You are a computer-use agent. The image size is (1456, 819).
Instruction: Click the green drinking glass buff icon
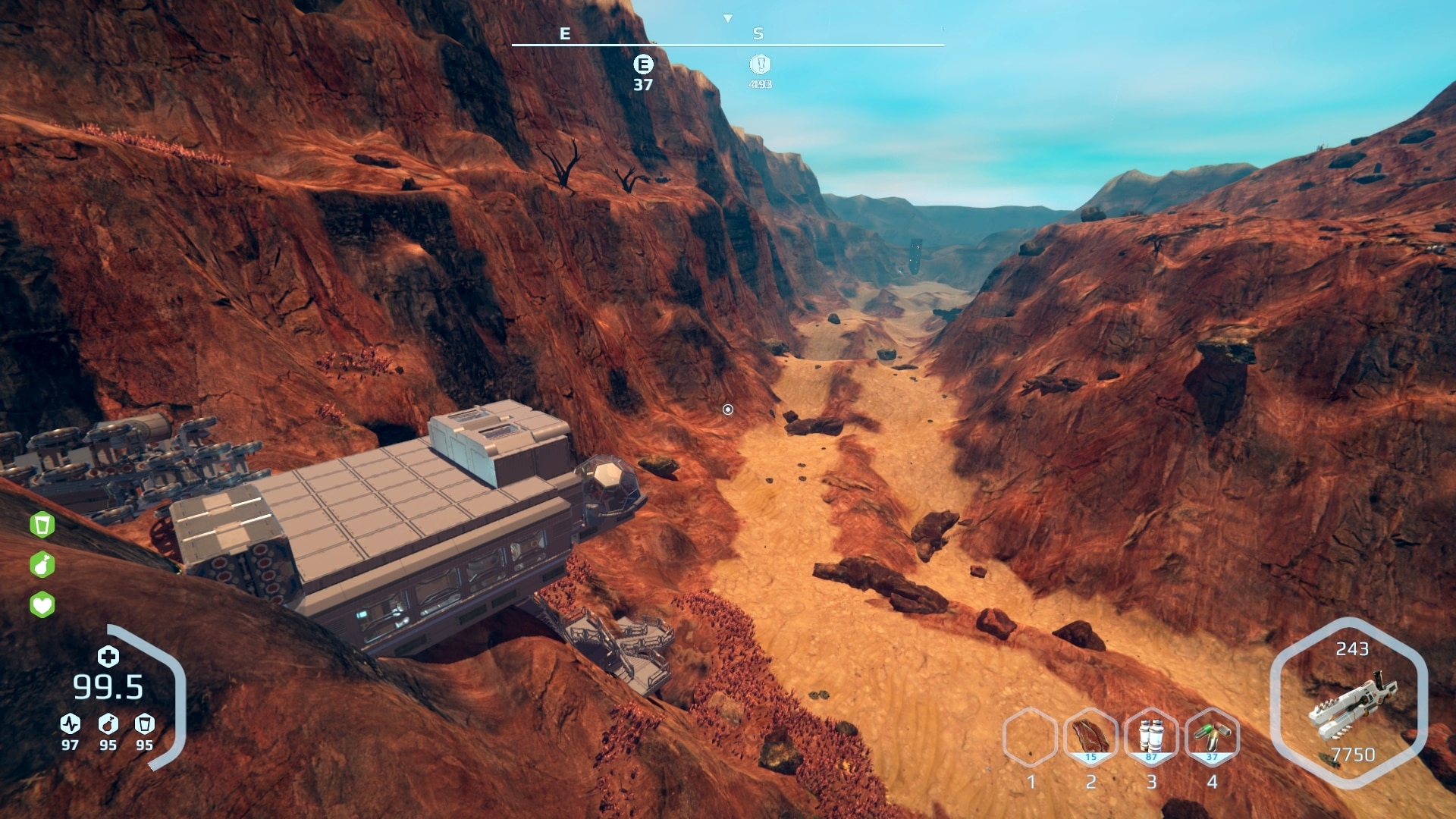(x=42, y=524)
